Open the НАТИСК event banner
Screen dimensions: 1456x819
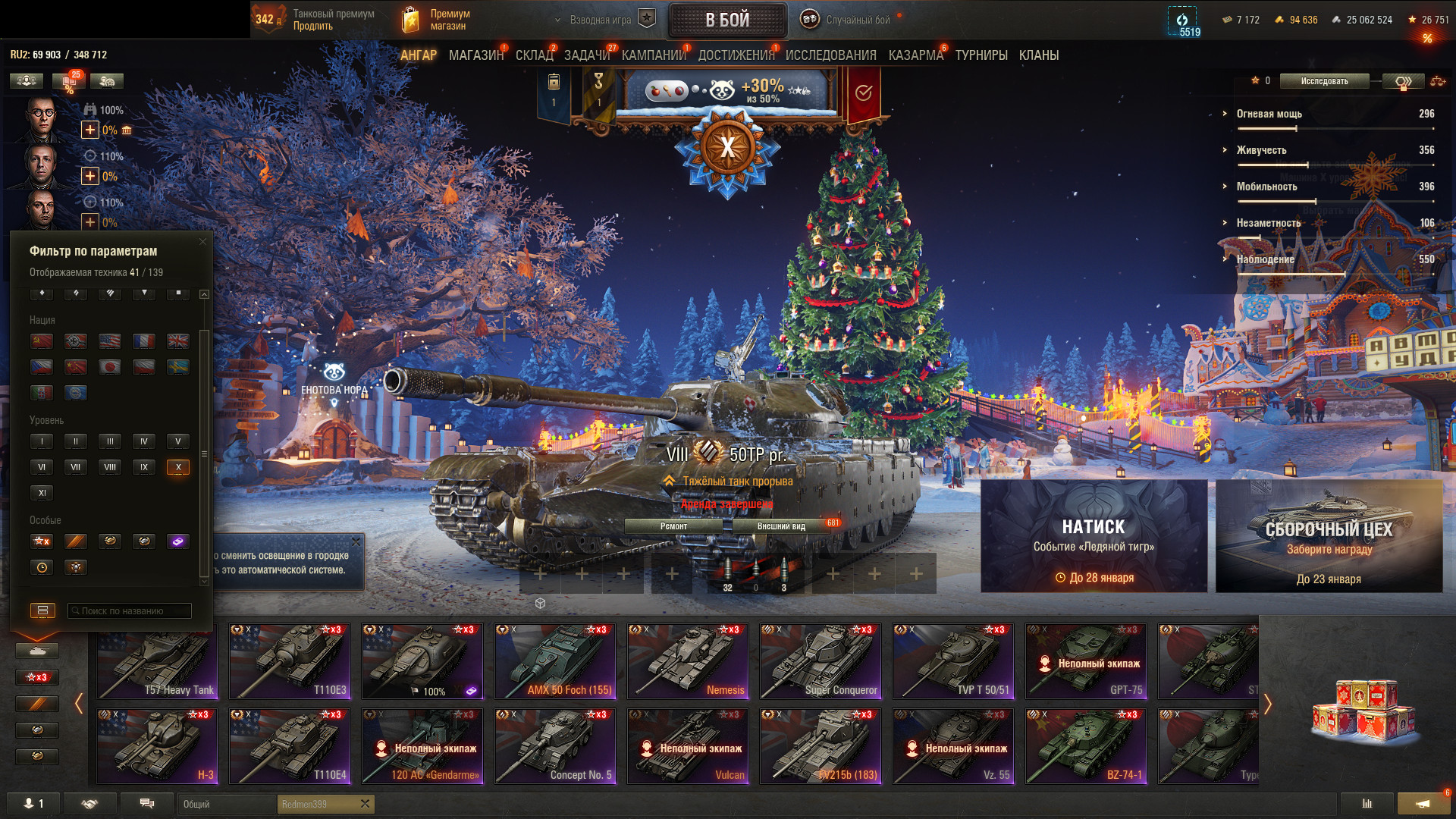pyautogui.click(x=1094, y=535)
